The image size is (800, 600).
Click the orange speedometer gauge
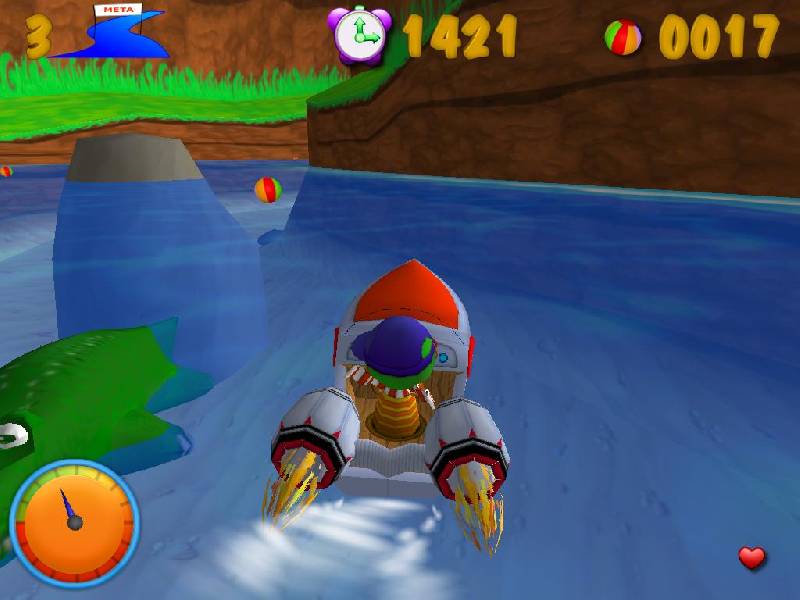pos(73,522)
